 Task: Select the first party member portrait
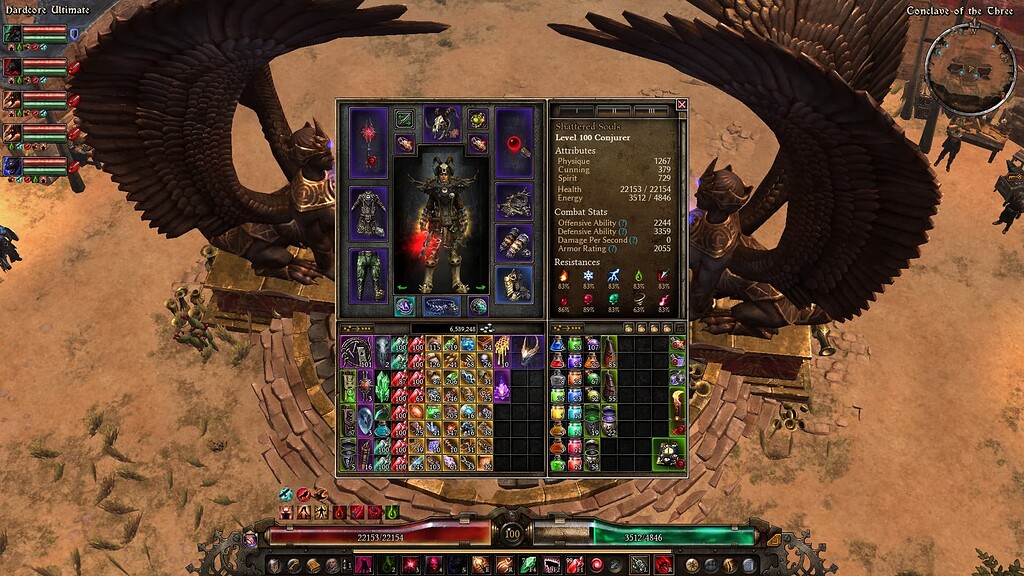[12, 34]
